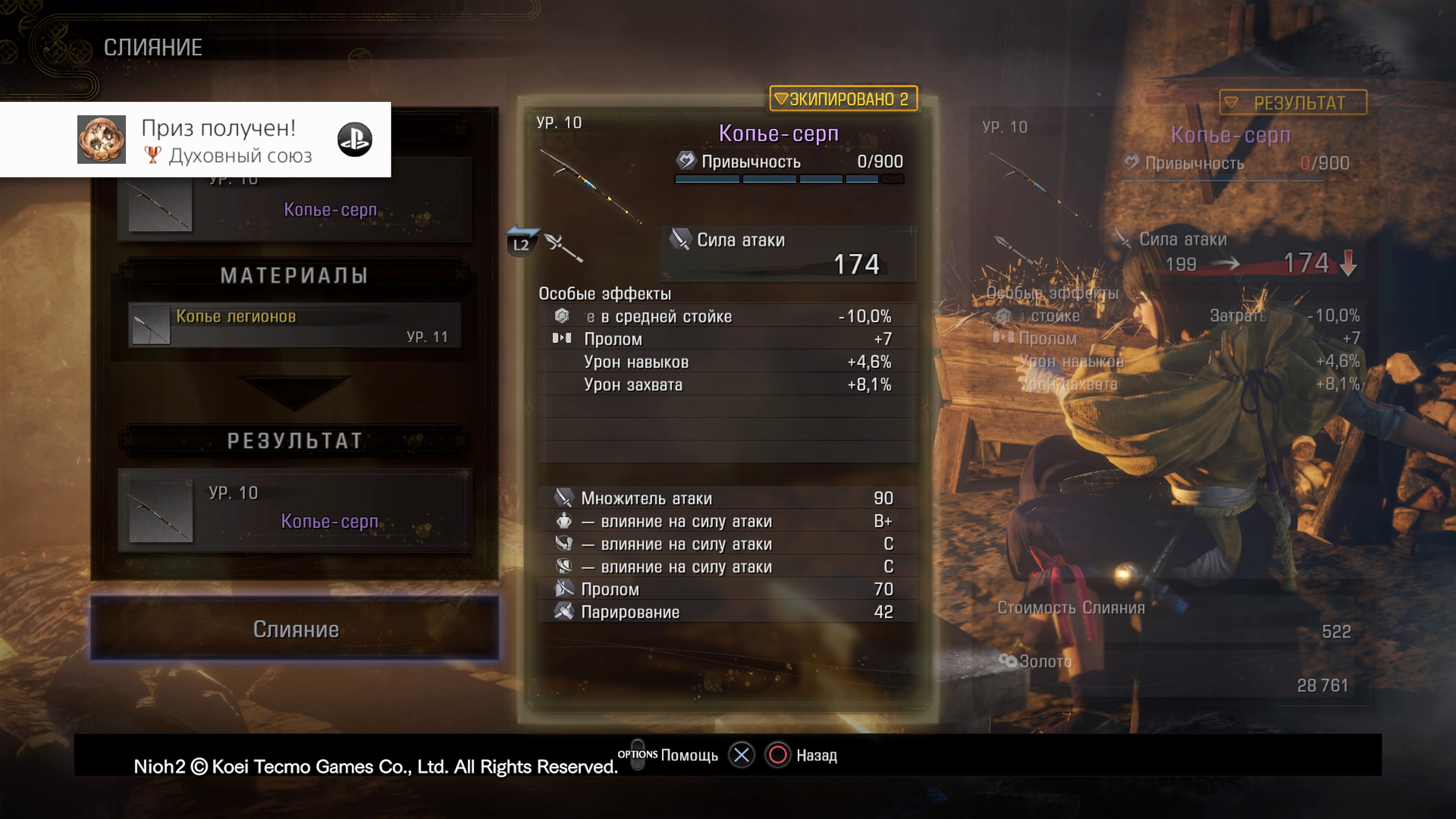
Task: Click the Экипировано 2 tab label
Action: coord(842,99)
